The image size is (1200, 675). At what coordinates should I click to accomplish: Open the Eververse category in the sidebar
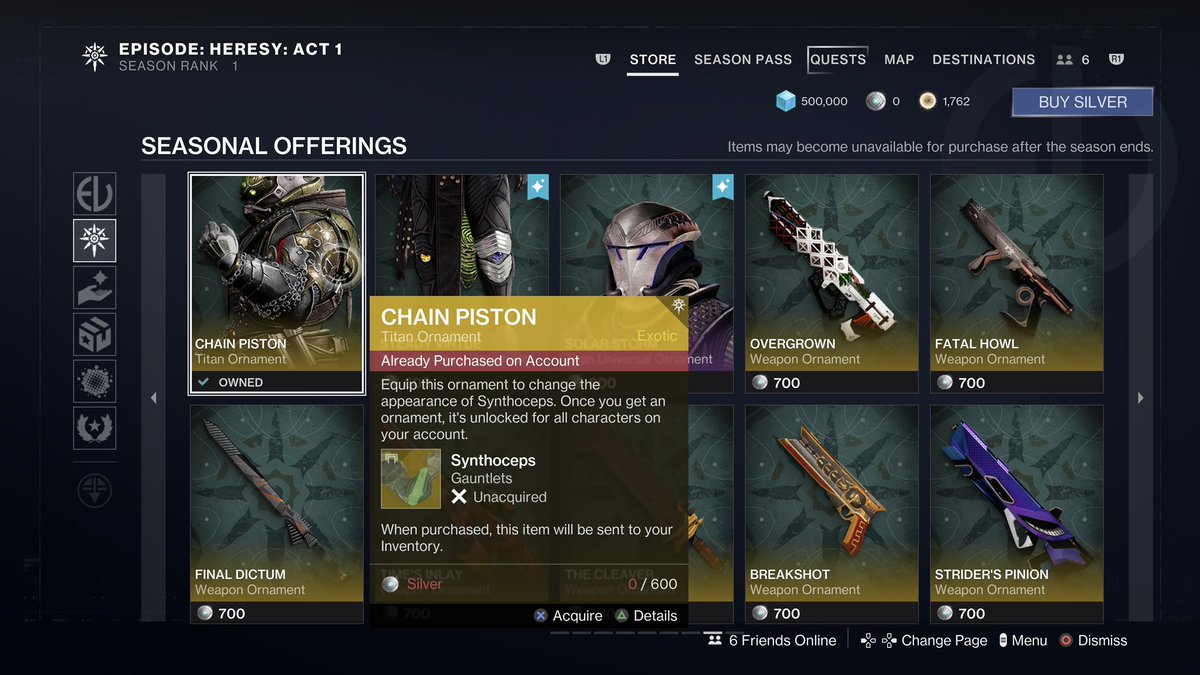click(95, 194)
